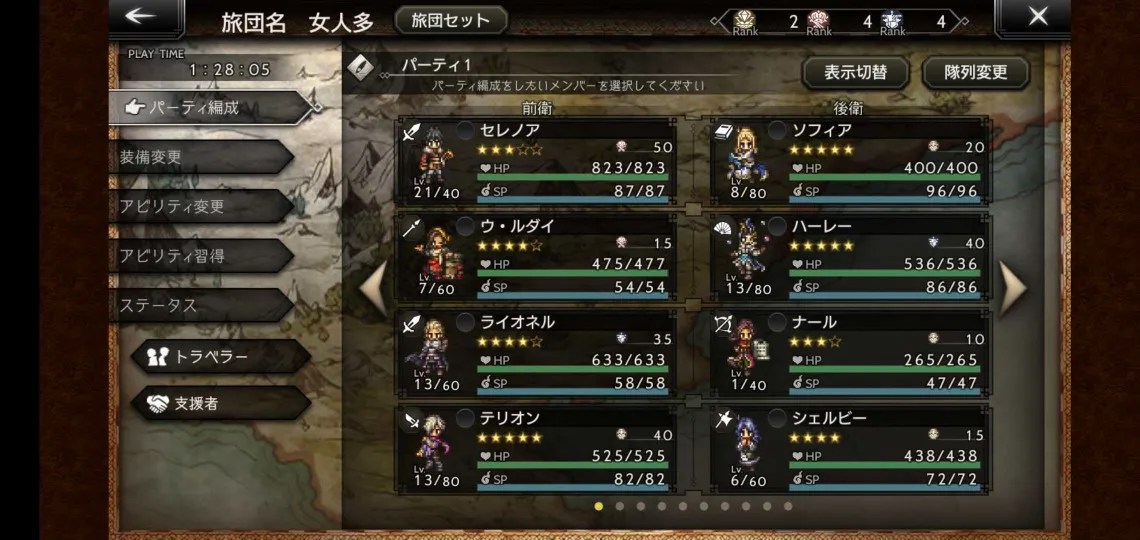Show the previous party with left arrow
Viewport: 1140px width, 540px height.
[372, 287]
